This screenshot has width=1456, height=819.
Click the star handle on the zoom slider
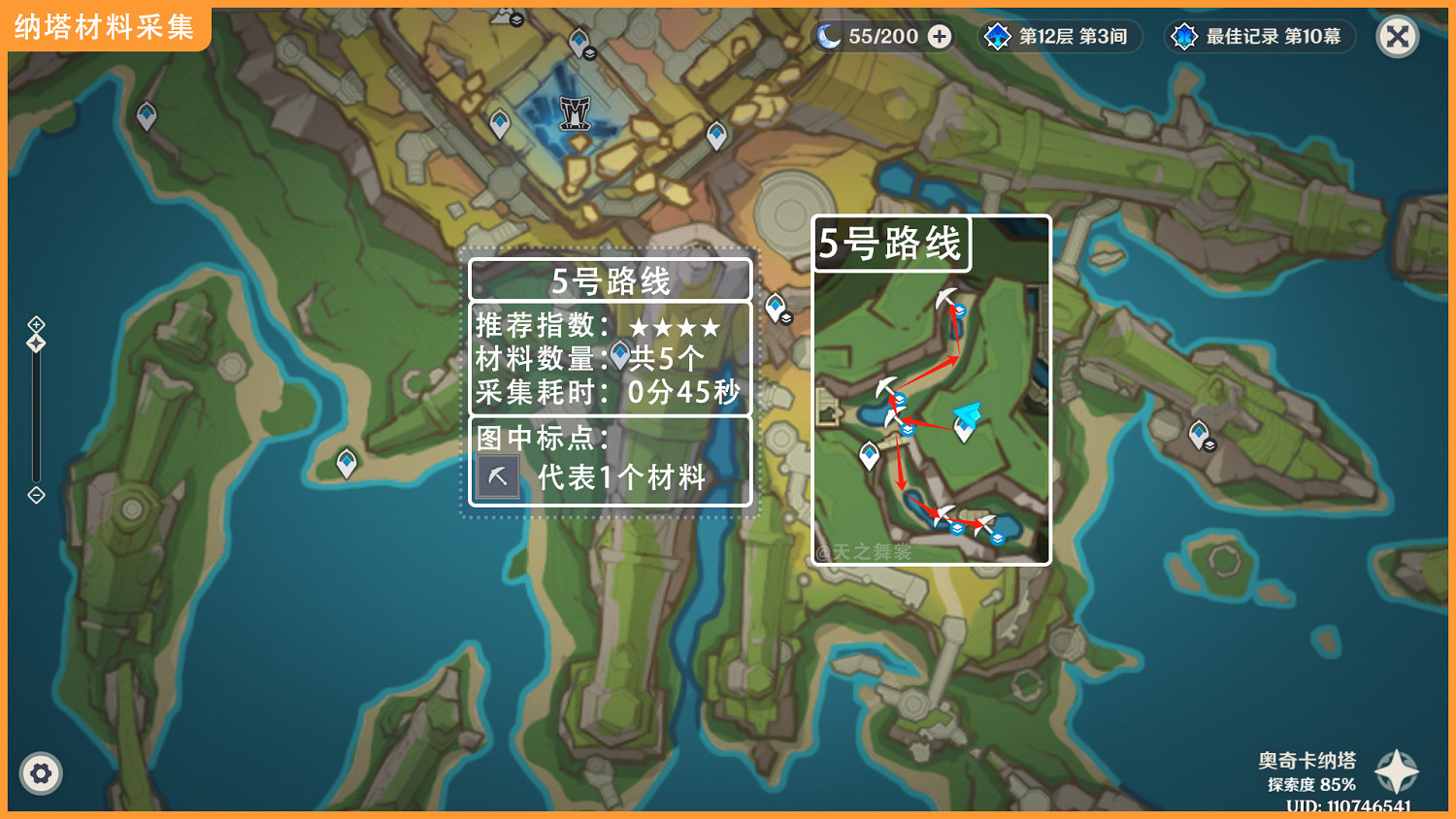point(36,342)
